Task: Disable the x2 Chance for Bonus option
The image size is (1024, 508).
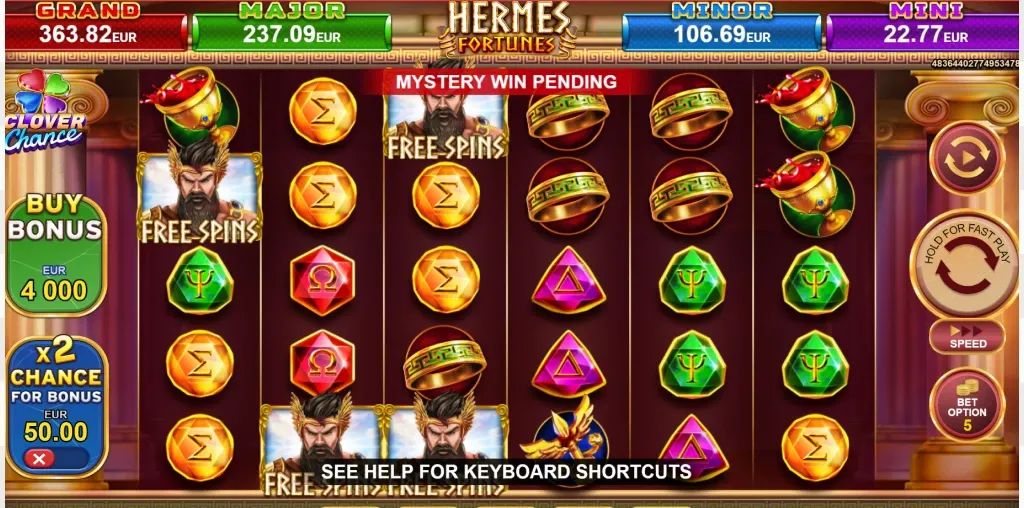Action: 40,459
